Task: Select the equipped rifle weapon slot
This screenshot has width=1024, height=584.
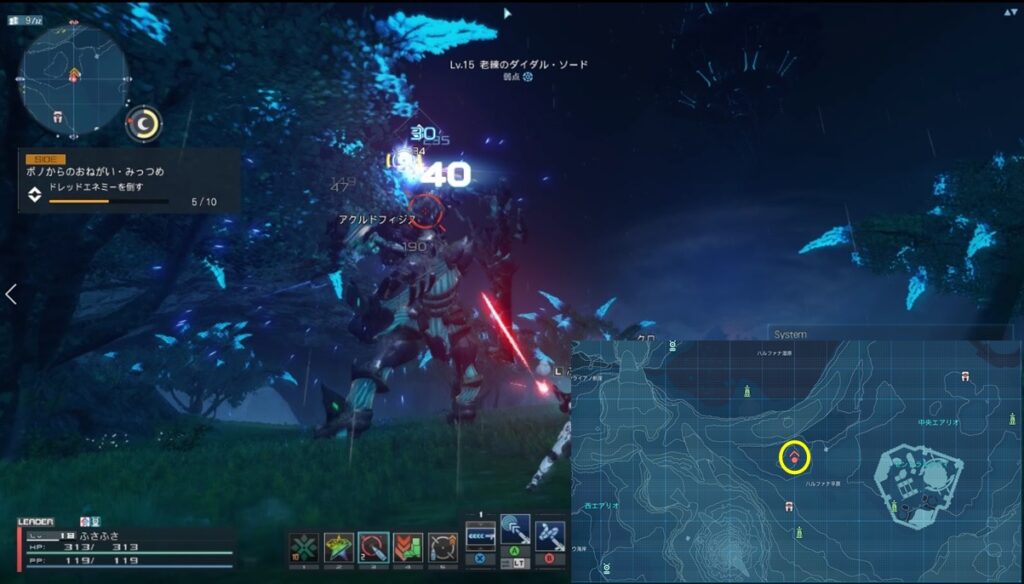Action: (481, 533)
